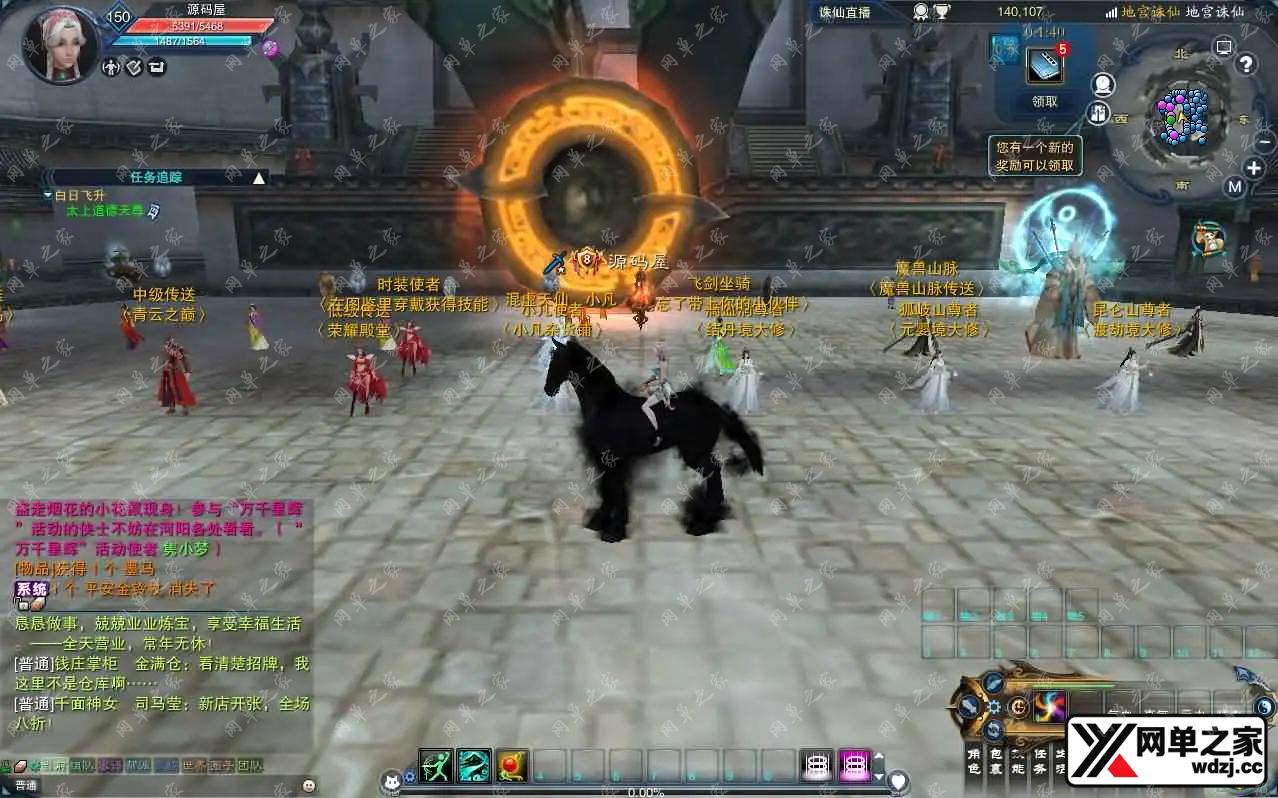
Task: Open the chat emoji smiley picker
Action: point(308,785)
